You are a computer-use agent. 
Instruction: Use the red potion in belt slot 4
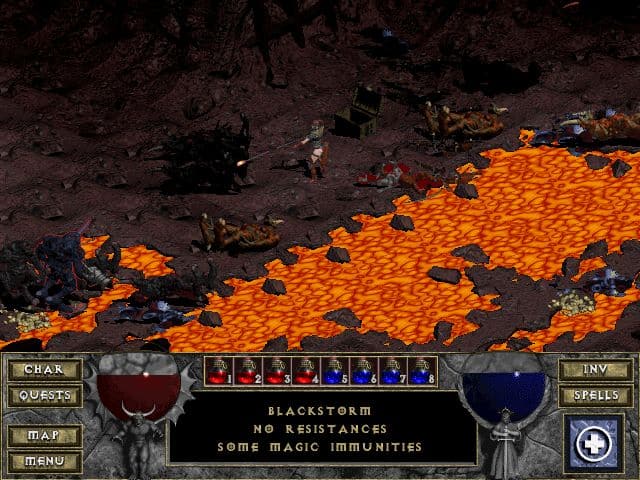[x=307, y=372]
